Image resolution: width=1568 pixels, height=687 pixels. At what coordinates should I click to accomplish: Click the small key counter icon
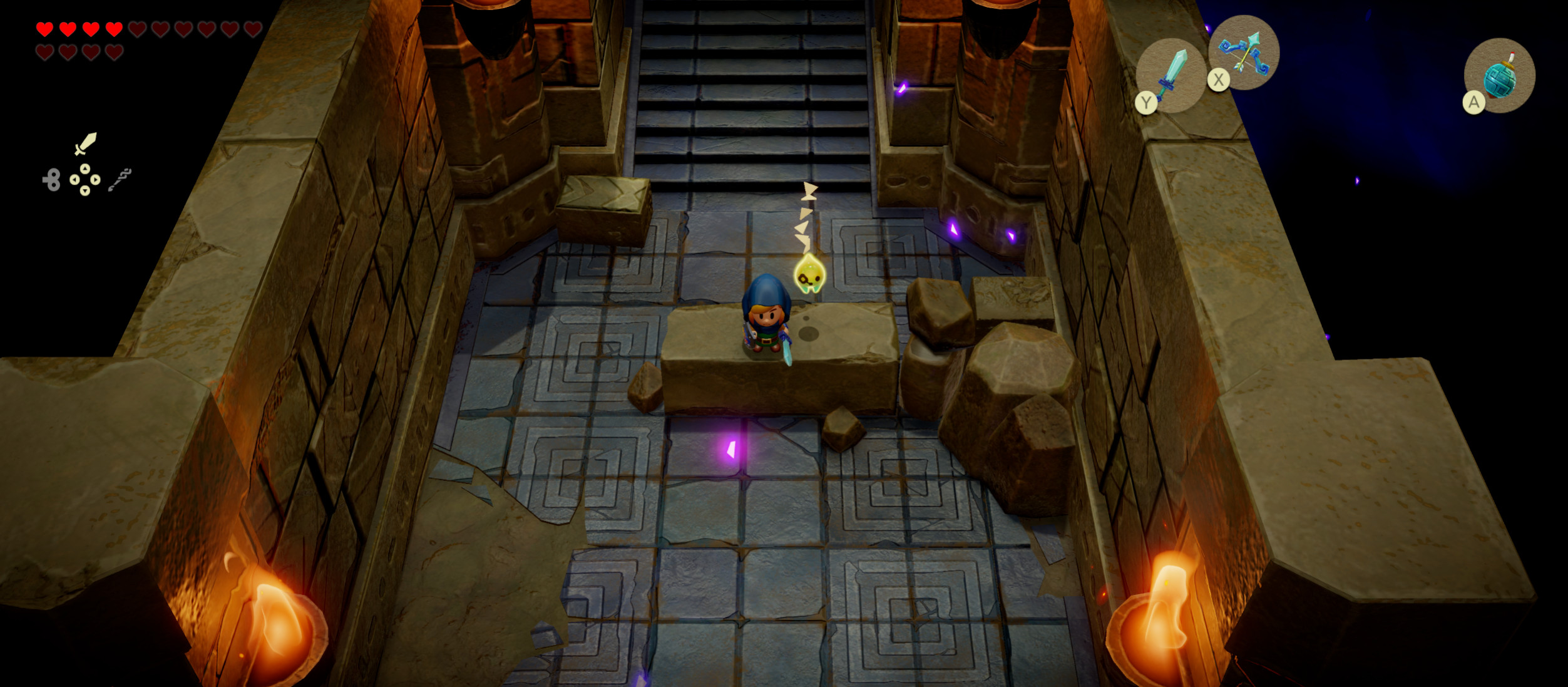point(51,180)
